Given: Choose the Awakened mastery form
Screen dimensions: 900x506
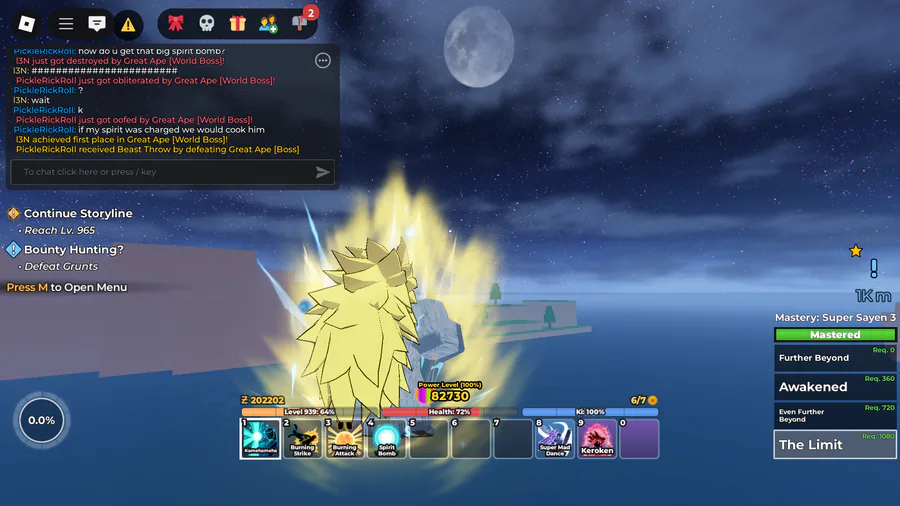Looking at the screenshot, I should (x=835, y=387).
